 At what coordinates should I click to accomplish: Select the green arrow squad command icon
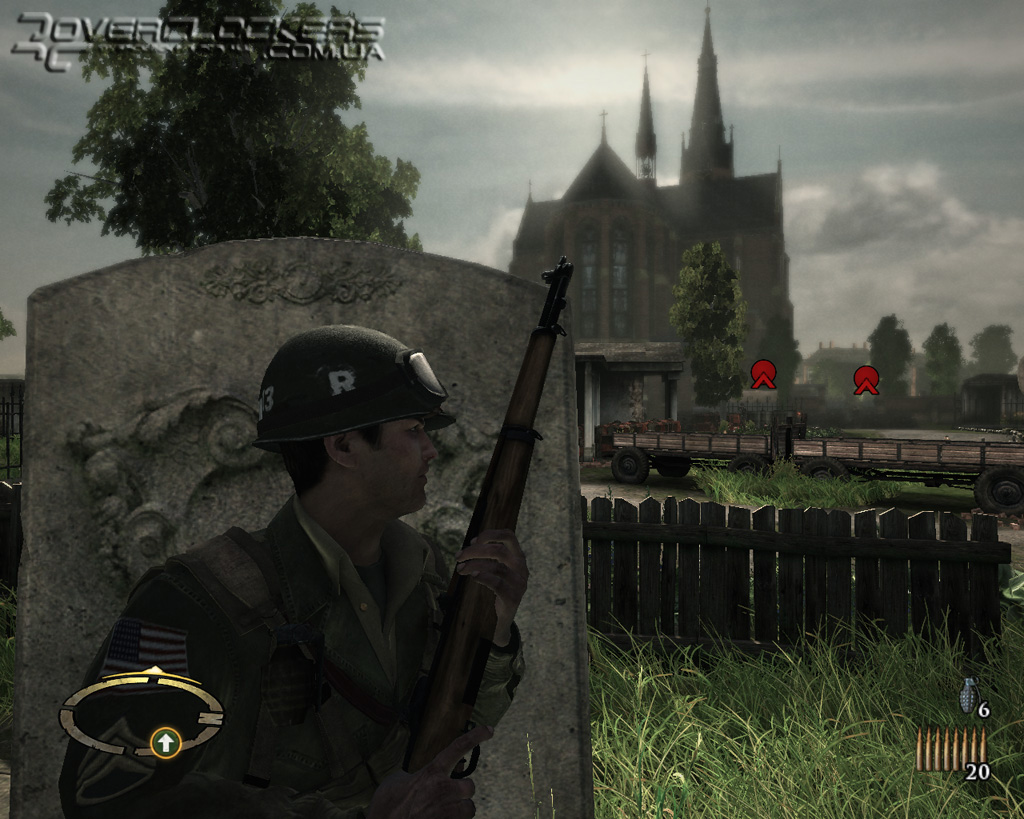coord(166,742)
